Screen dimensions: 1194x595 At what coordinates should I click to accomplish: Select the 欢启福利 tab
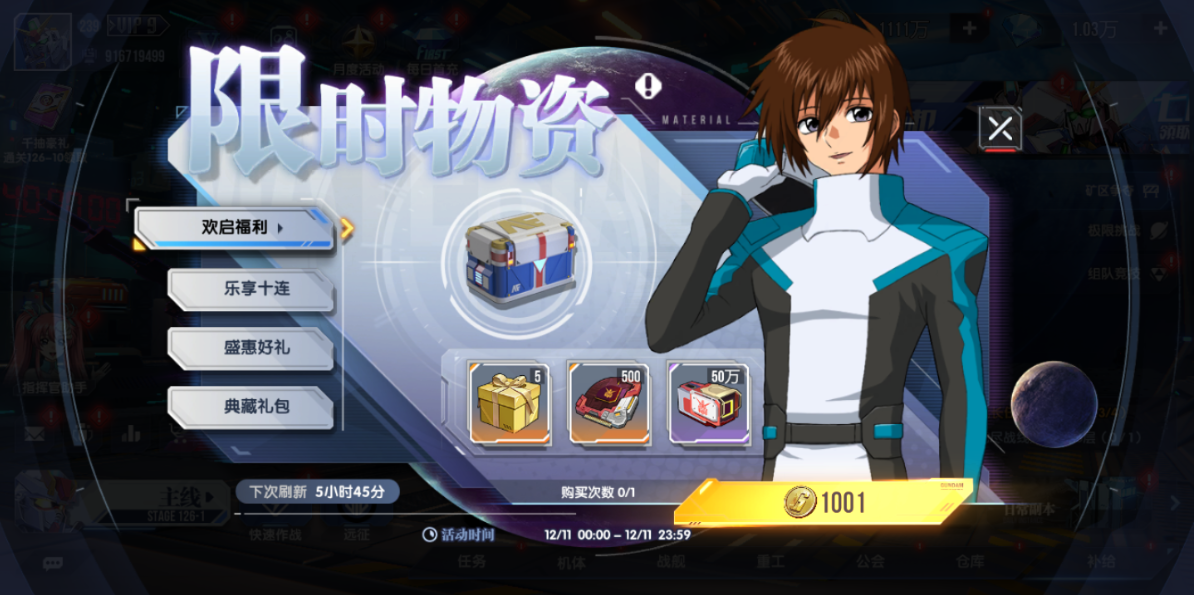pos(234,228)
